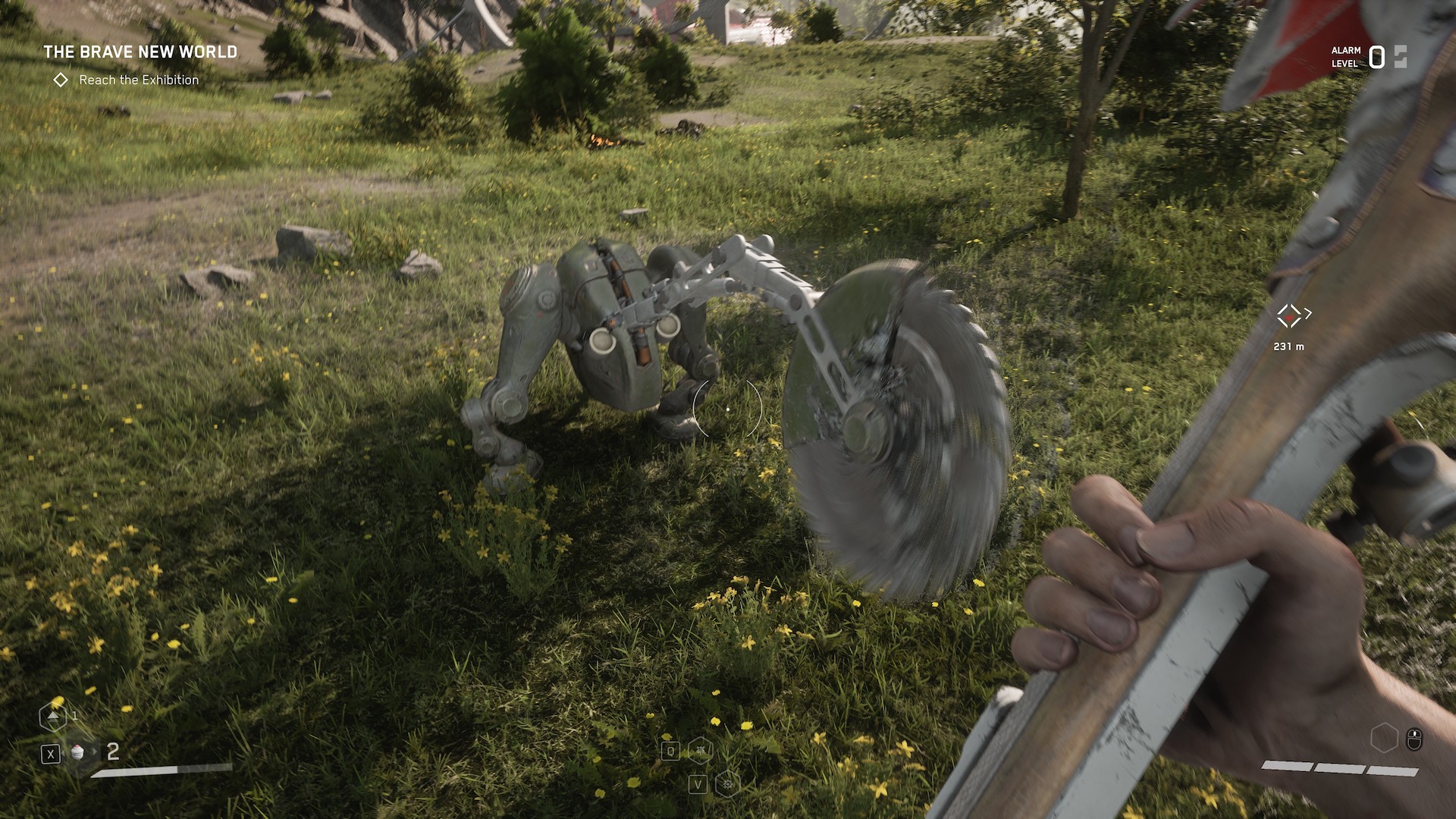Activate the snowflake-shaped glove ability icon
1456x819 pixels.
click(726, 783)
